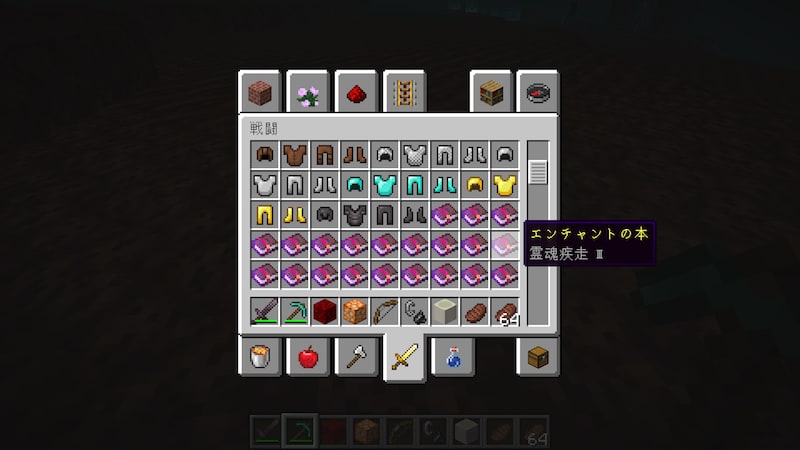Click the diamond pickaxe in the hotbar row
This screenshot has height=450, width=800.
[295, 311]
